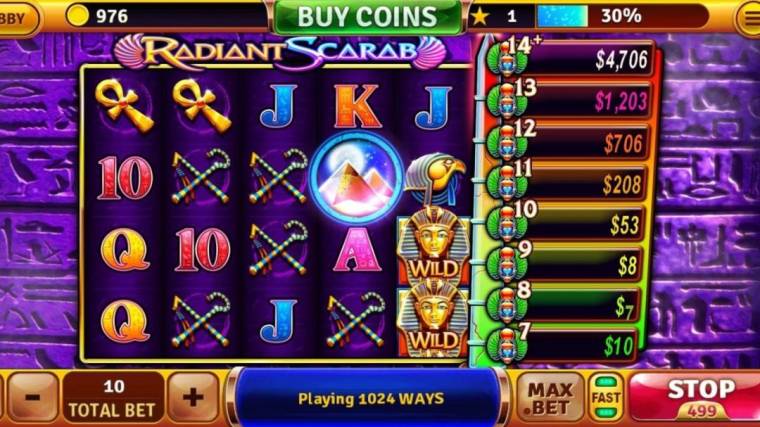
Task: Decrease total bet with minus button
Action: point(31,397)
